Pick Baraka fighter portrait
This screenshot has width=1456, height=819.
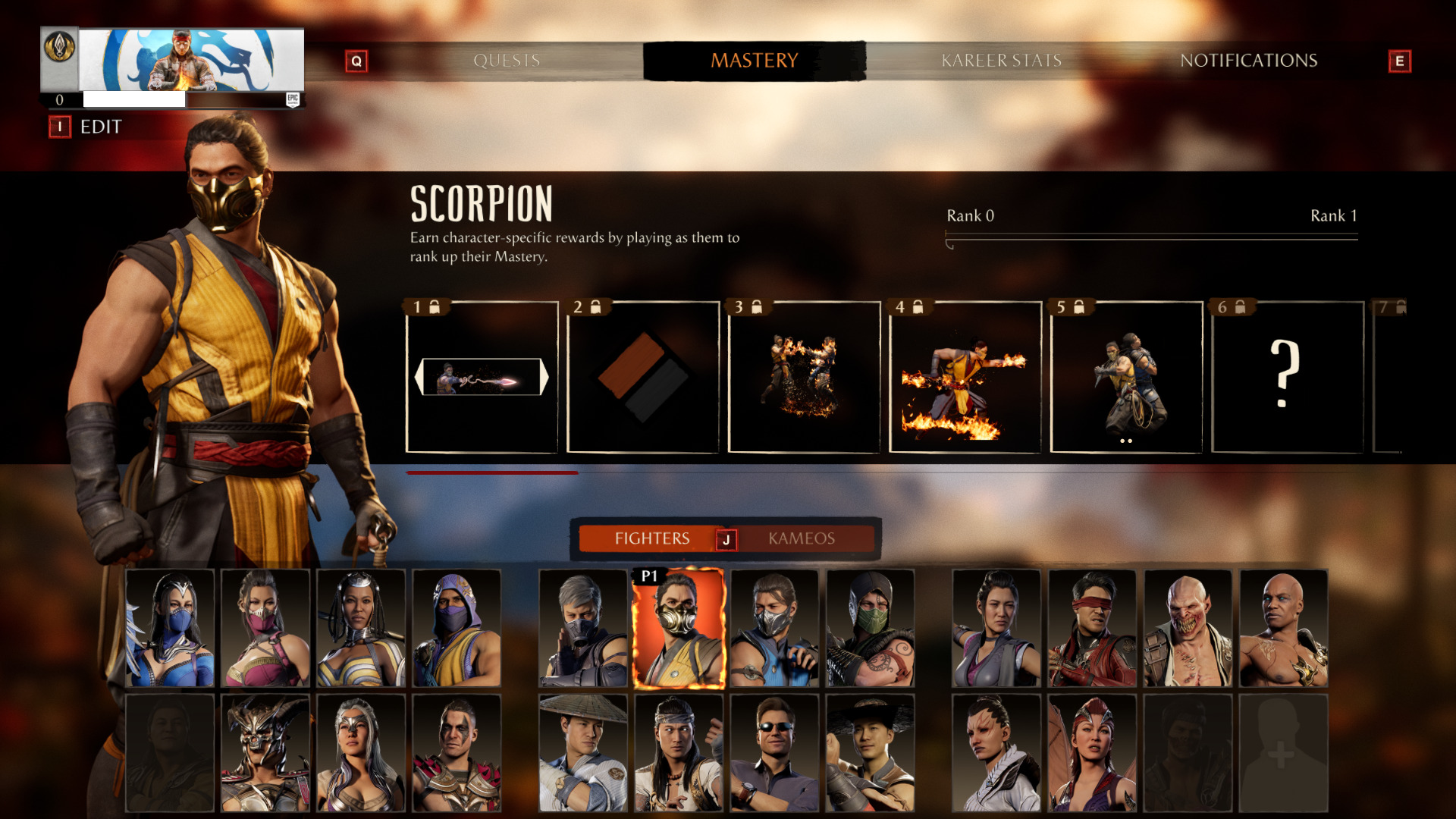tap(1188, 629)
